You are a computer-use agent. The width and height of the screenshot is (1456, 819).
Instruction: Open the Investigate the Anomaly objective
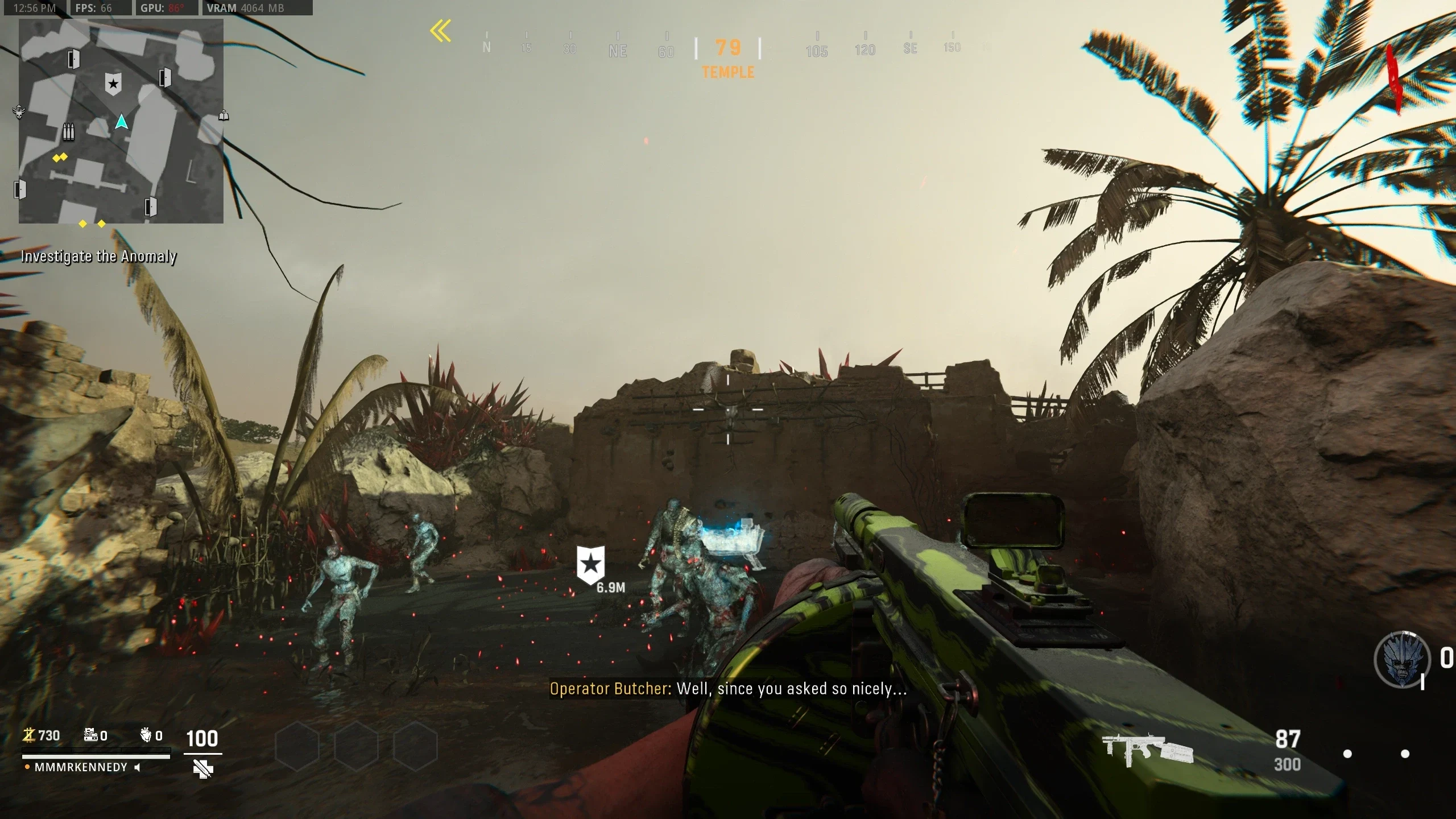click(98, 257)
